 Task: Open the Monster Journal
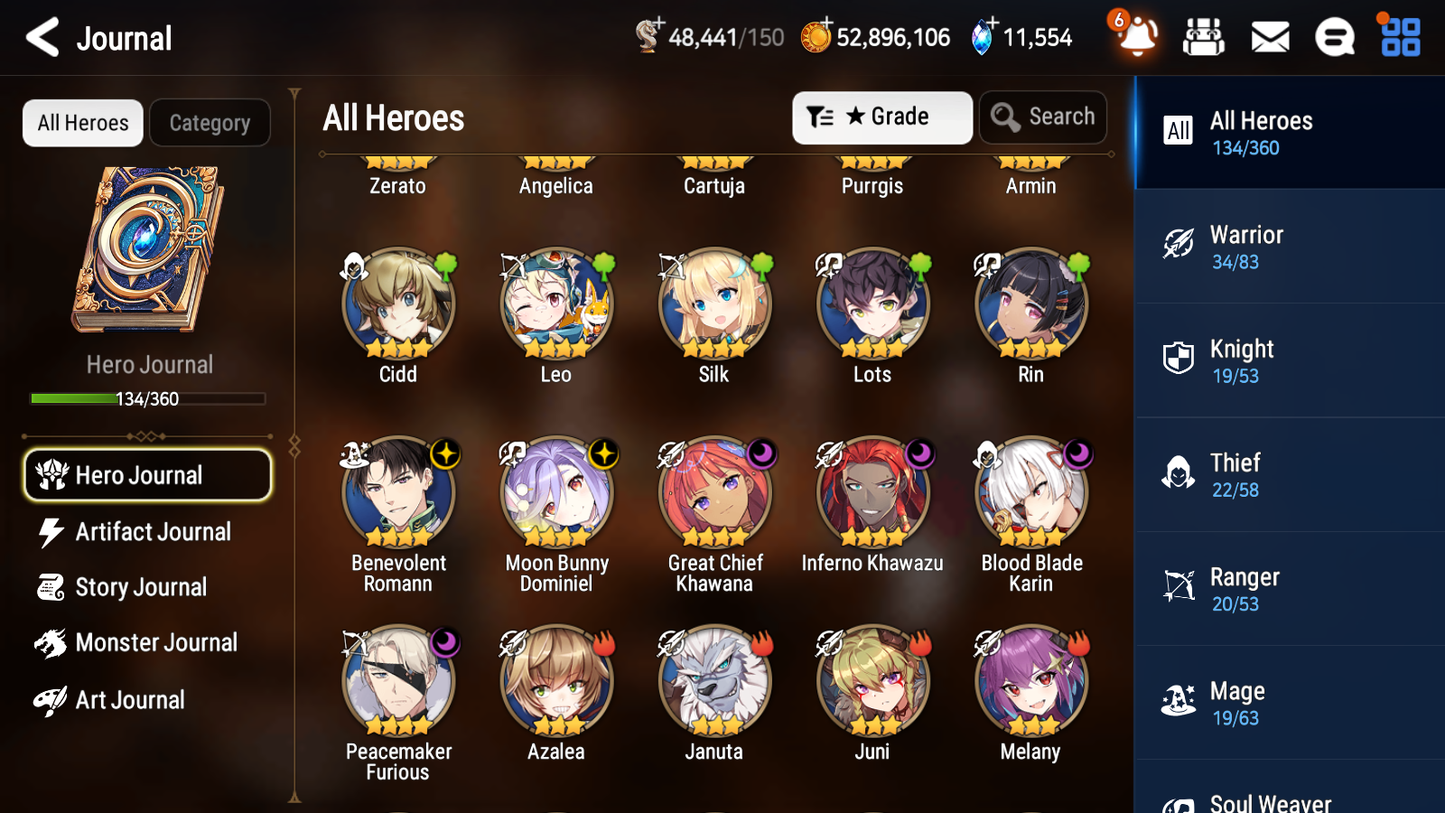click(156, 643)
